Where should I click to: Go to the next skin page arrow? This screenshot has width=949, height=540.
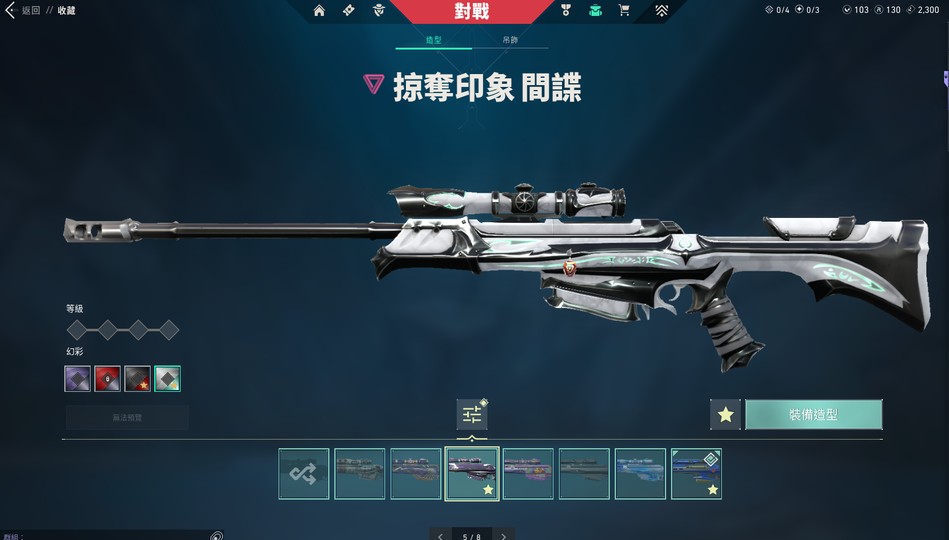[503, 535]
